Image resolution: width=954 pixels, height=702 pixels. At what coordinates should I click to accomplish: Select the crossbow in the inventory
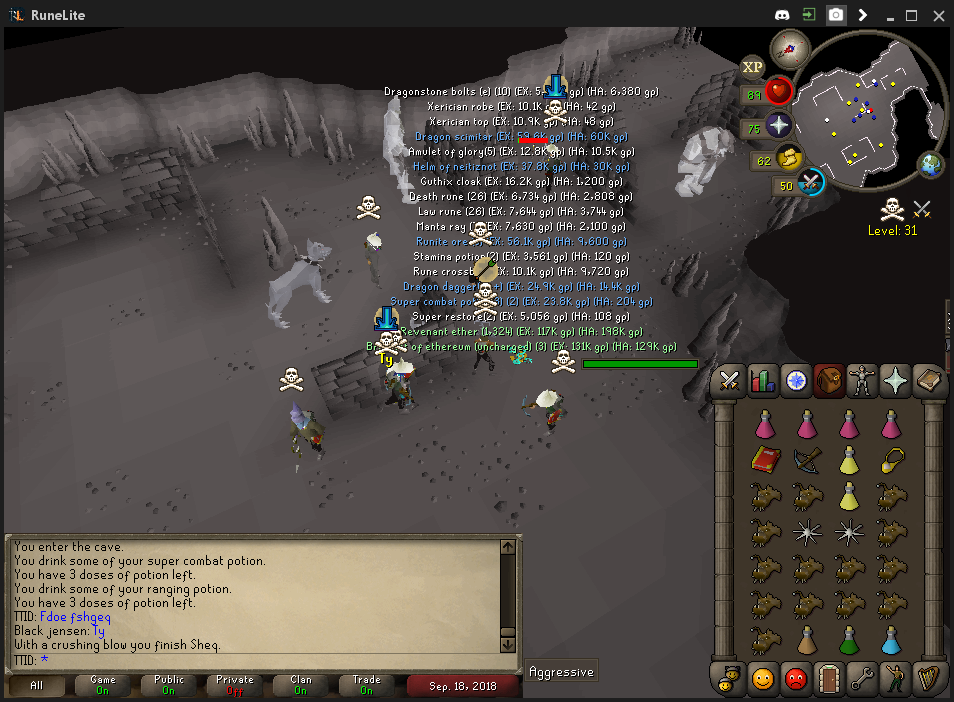pos(807,460)
